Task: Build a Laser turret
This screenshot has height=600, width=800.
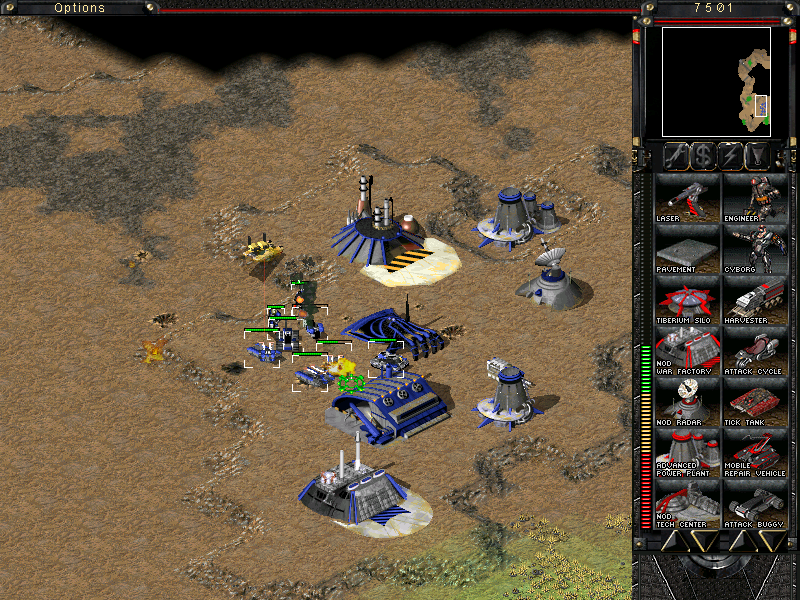Action: pos(687,198)
